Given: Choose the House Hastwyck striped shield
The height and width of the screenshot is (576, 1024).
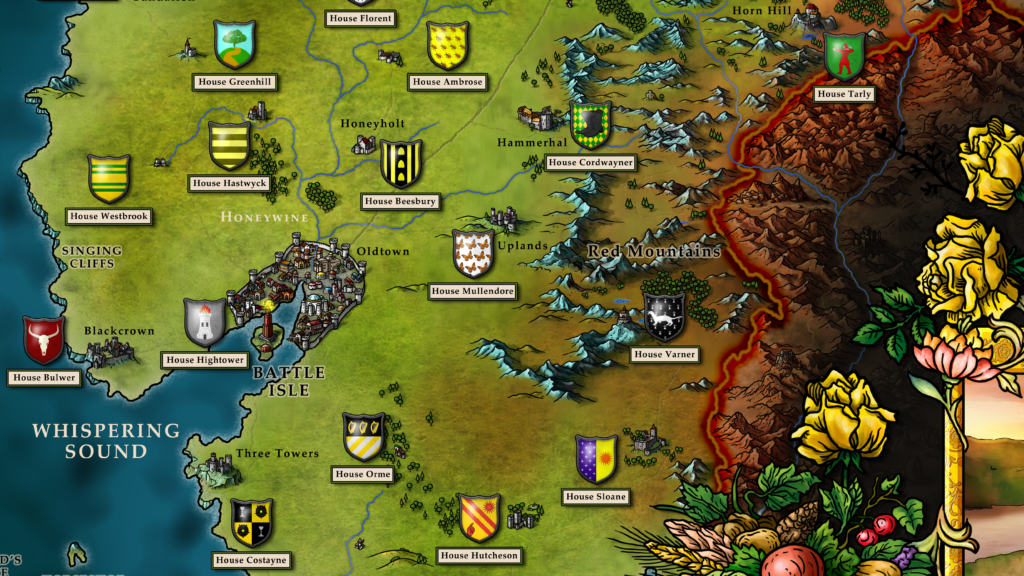Looking at the screenshot, I should tap(229, 146).
